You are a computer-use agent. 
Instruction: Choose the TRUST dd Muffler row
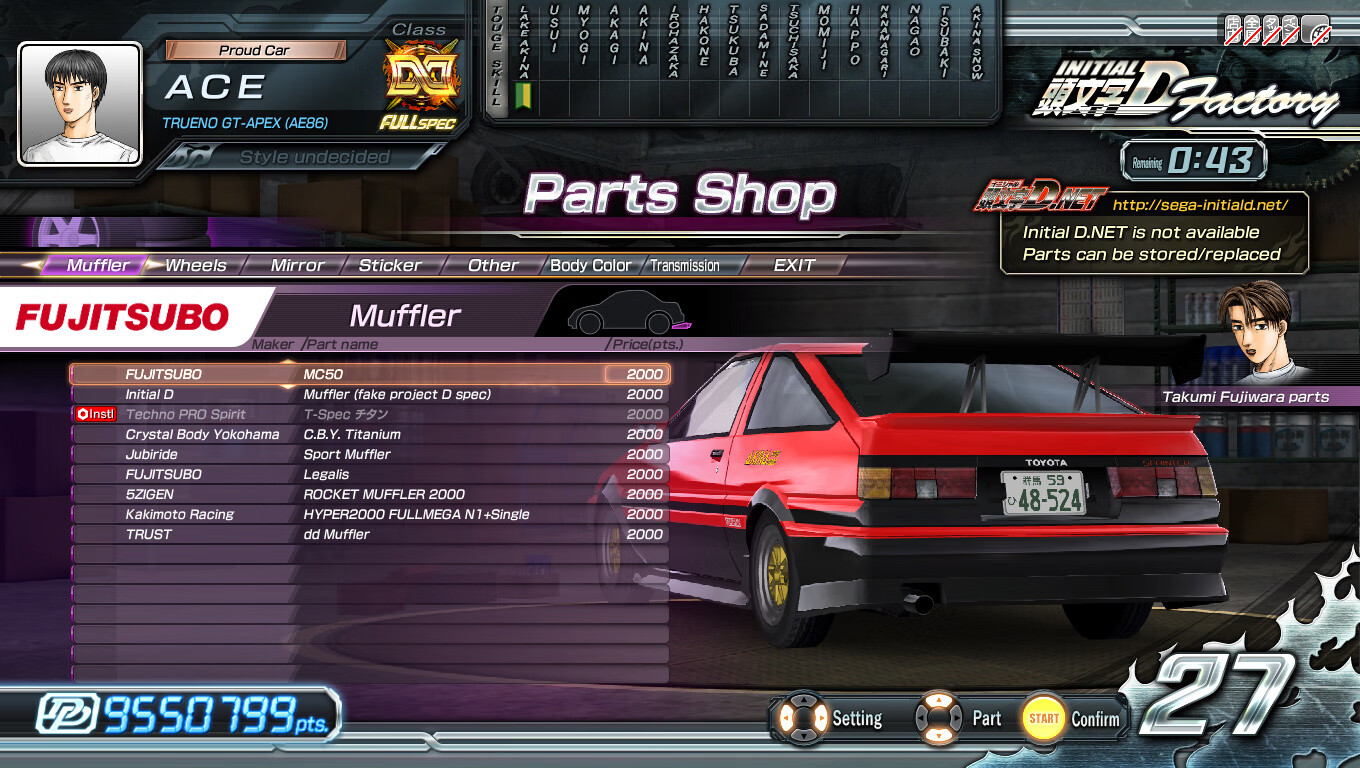coord(370,534)
